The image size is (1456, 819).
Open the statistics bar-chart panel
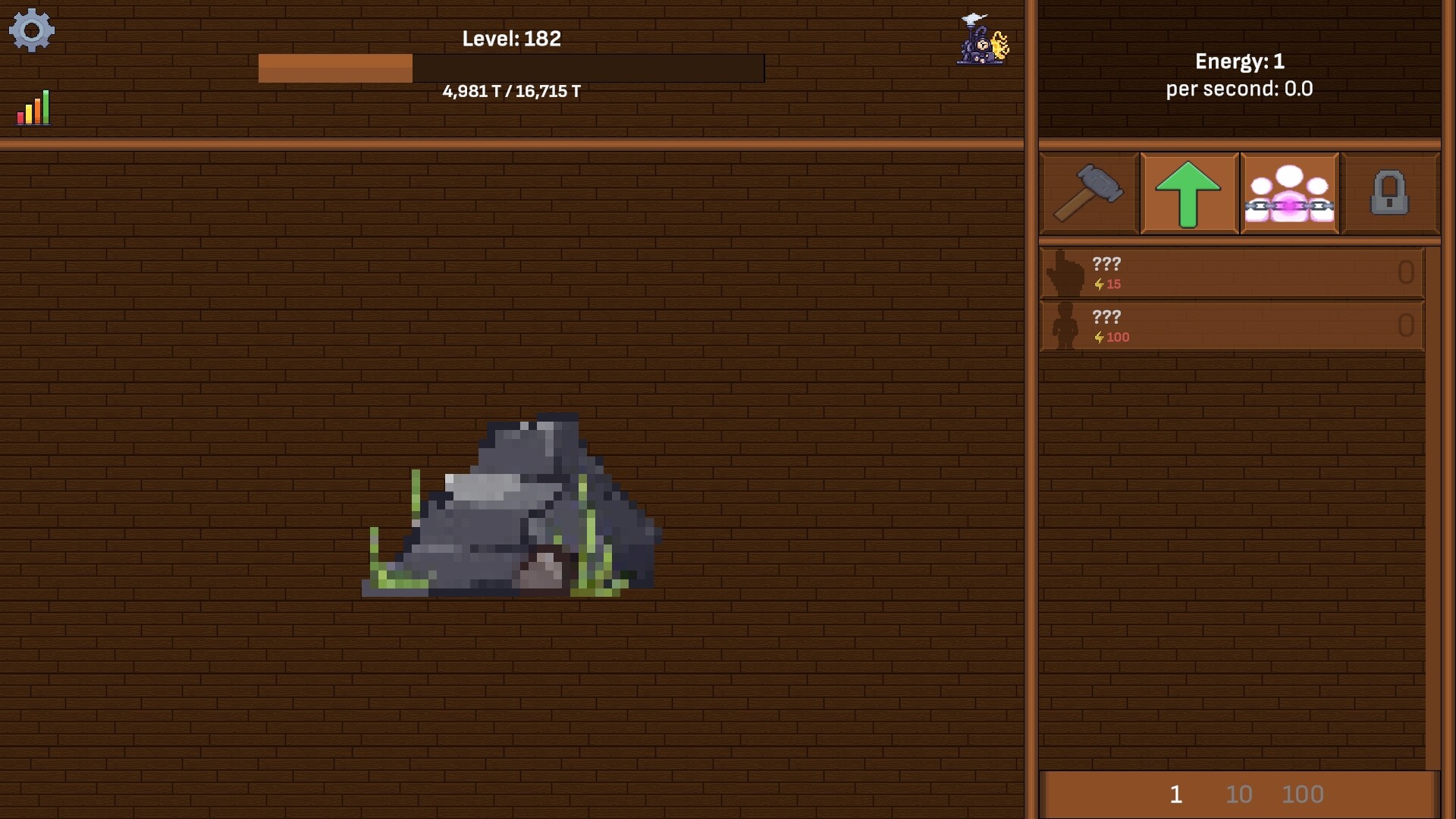tap(33, 107)
